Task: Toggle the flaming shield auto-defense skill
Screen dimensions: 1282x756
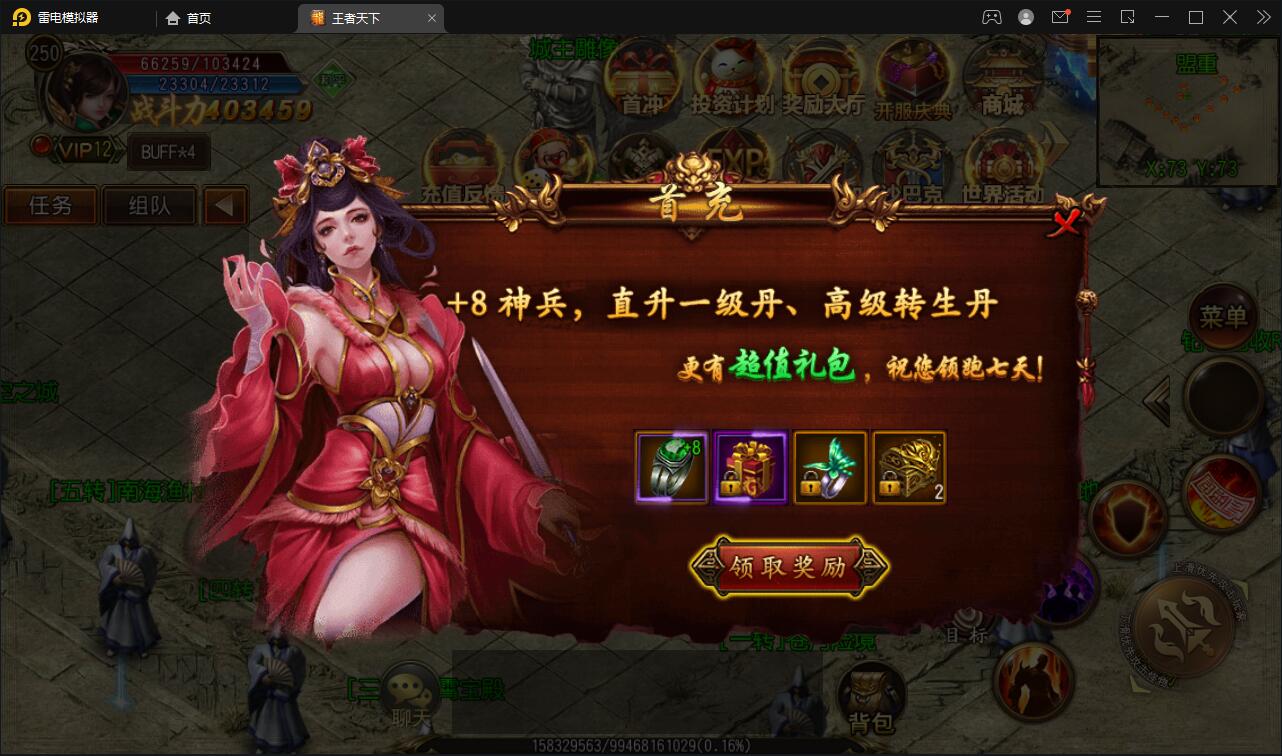Action: 1128,516
